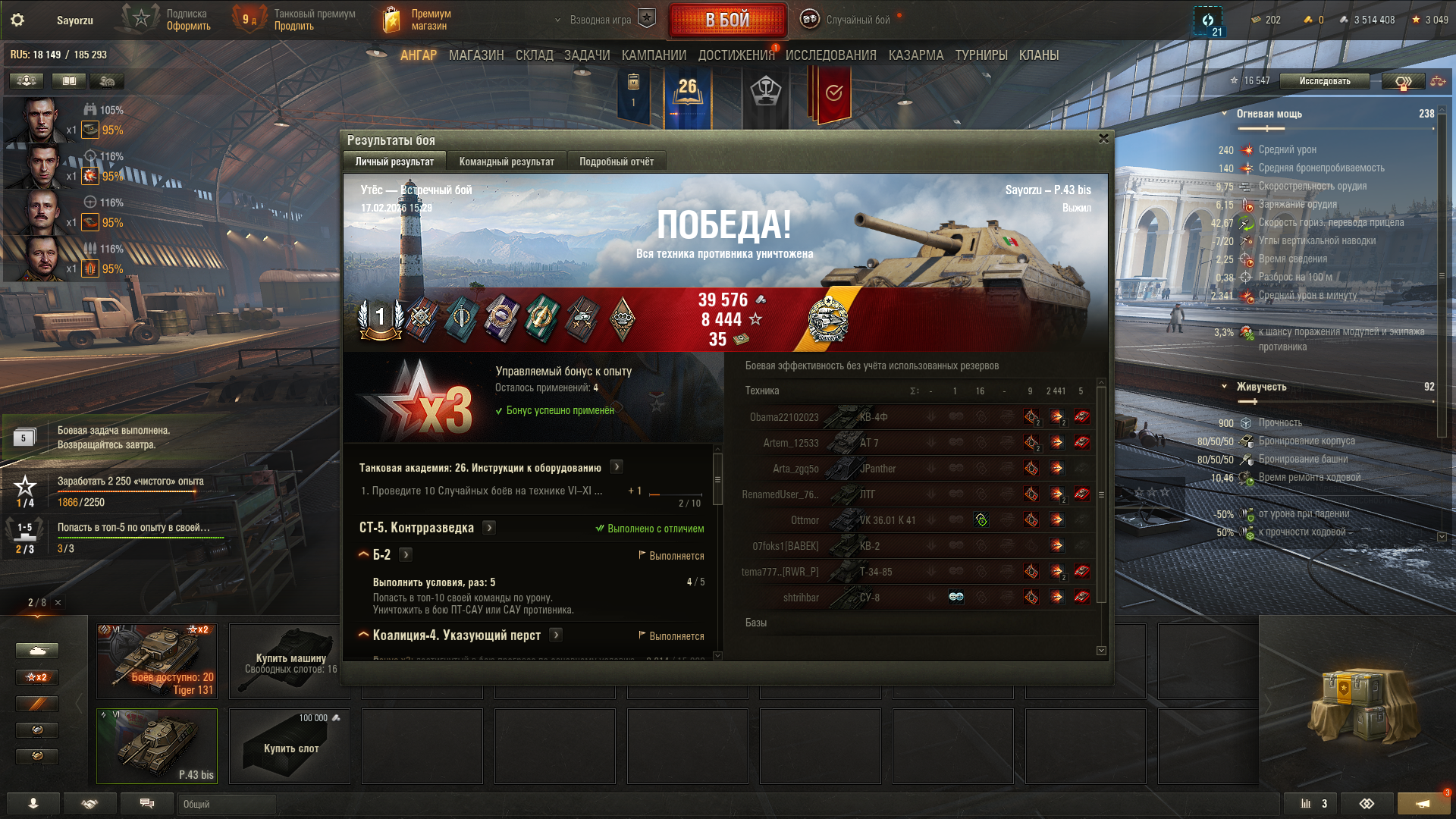Open the МАГАЗИН menu
Viewport: 1456px width, 819px height.
point(476,55)
